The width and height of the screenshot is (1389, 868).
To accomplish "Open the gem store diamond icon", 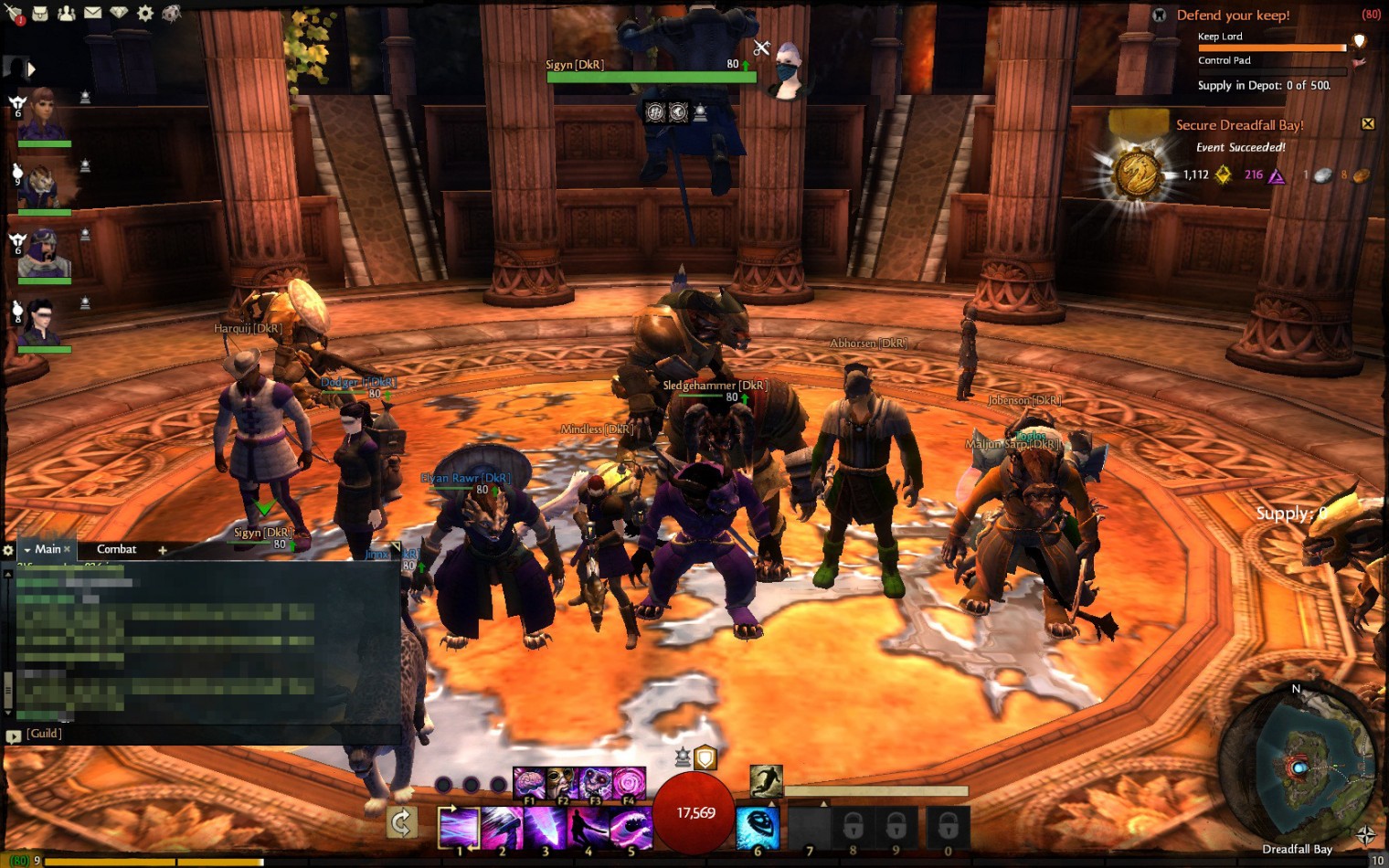I will [x=119, y=13].
